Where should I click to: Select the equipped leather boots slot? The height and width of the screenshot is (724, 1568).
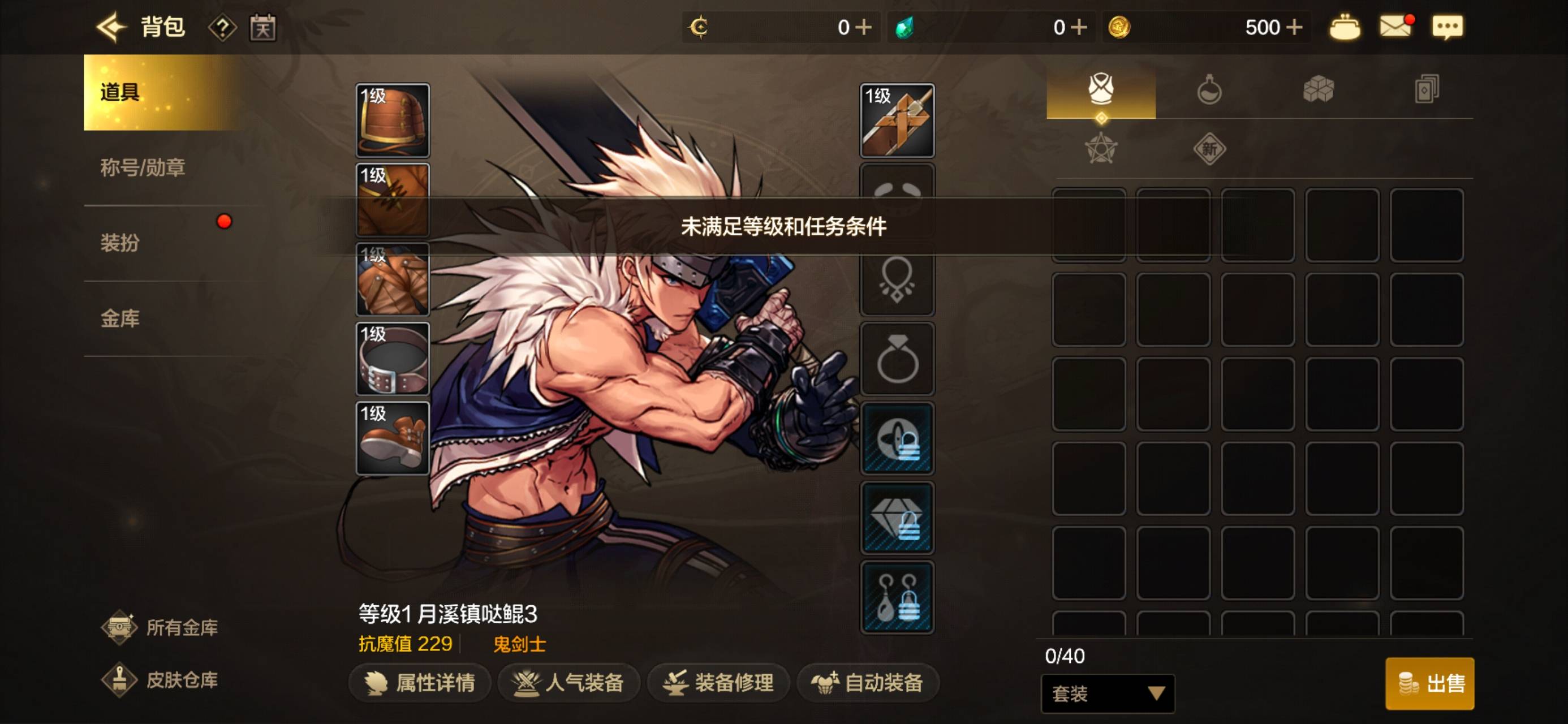point(393,438)
